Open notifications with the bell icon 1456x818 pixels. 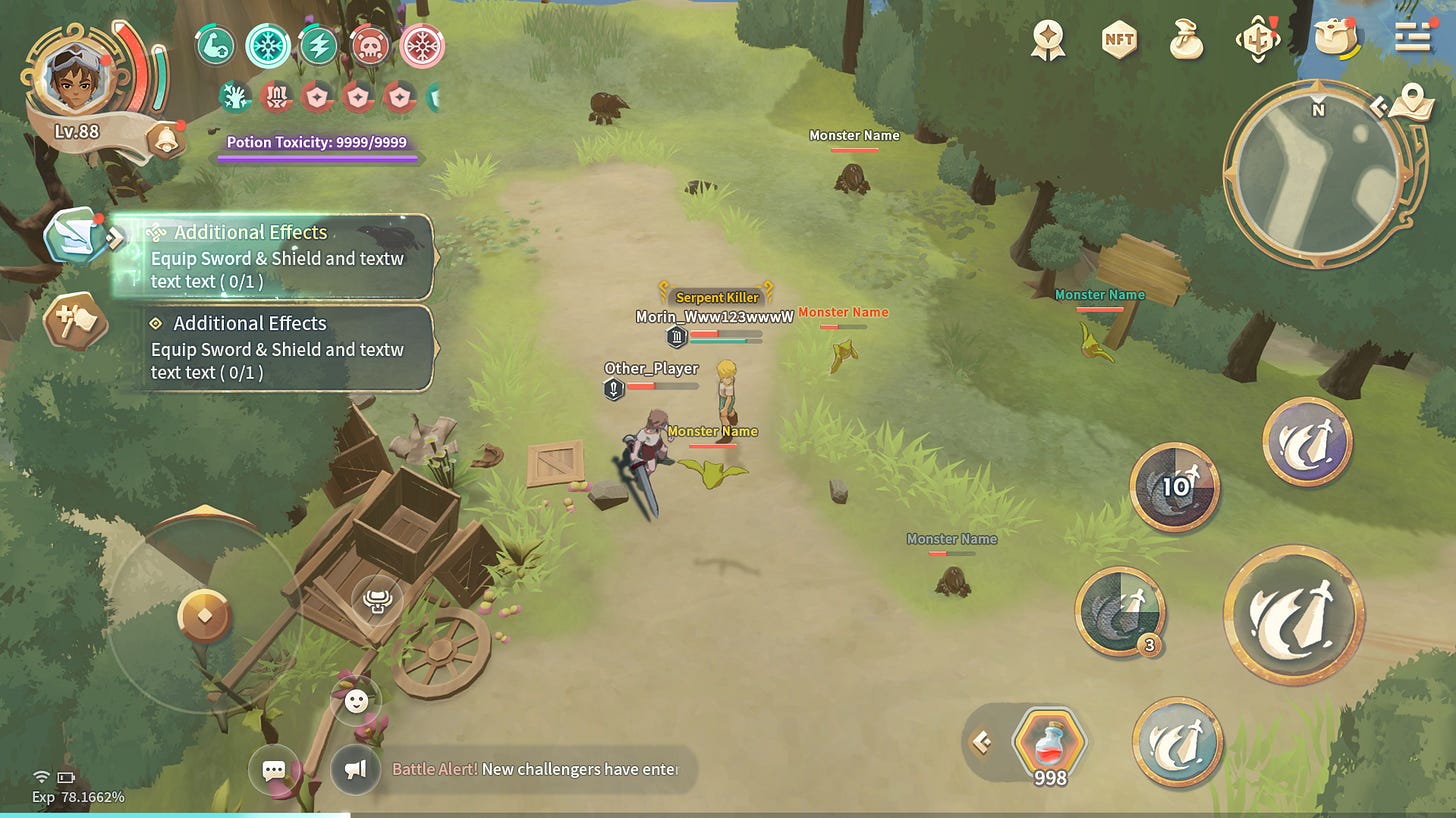166,141
